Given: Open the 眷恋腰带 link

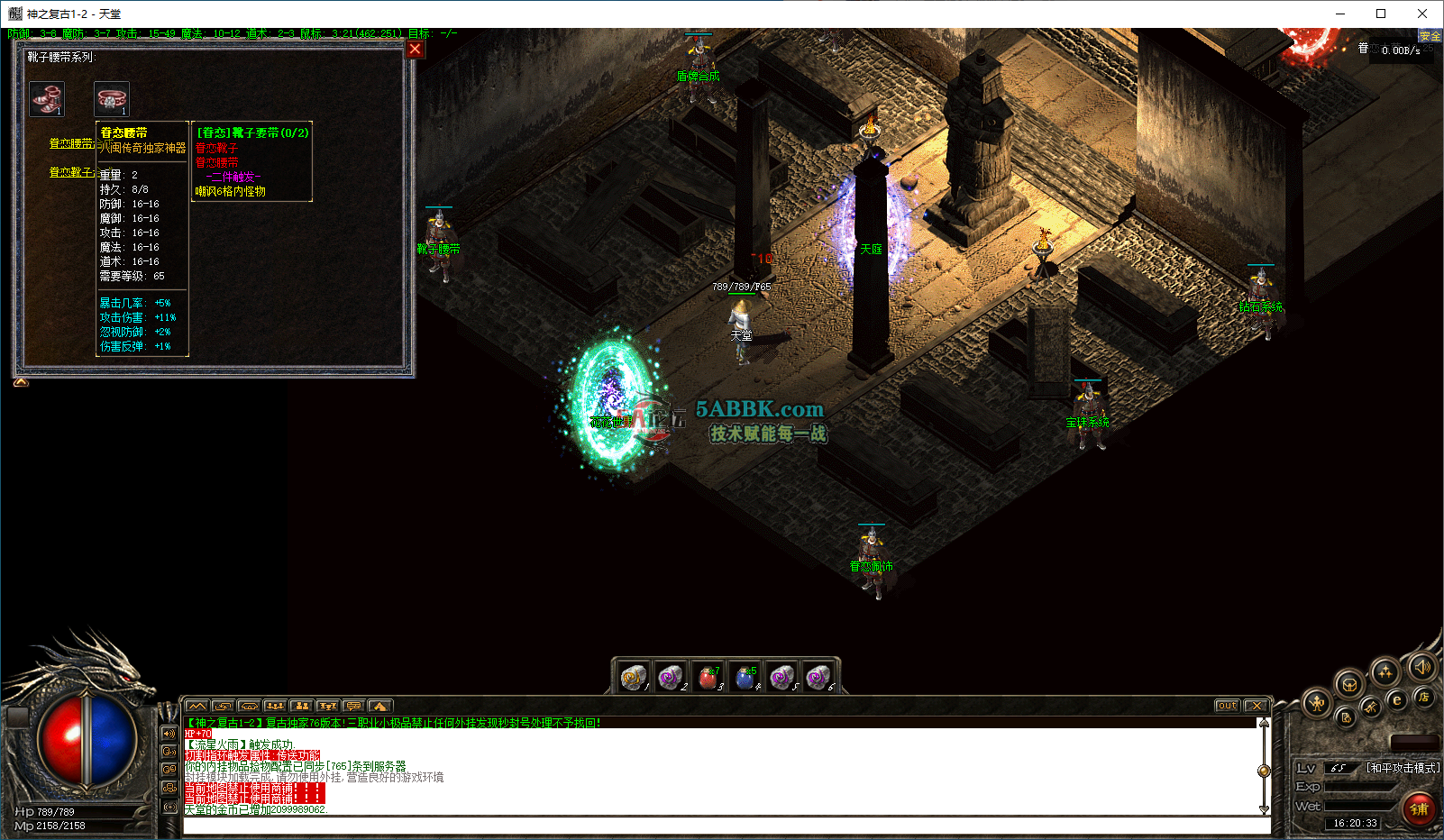Looking at the screenshot, I should (x=71, y=143).
